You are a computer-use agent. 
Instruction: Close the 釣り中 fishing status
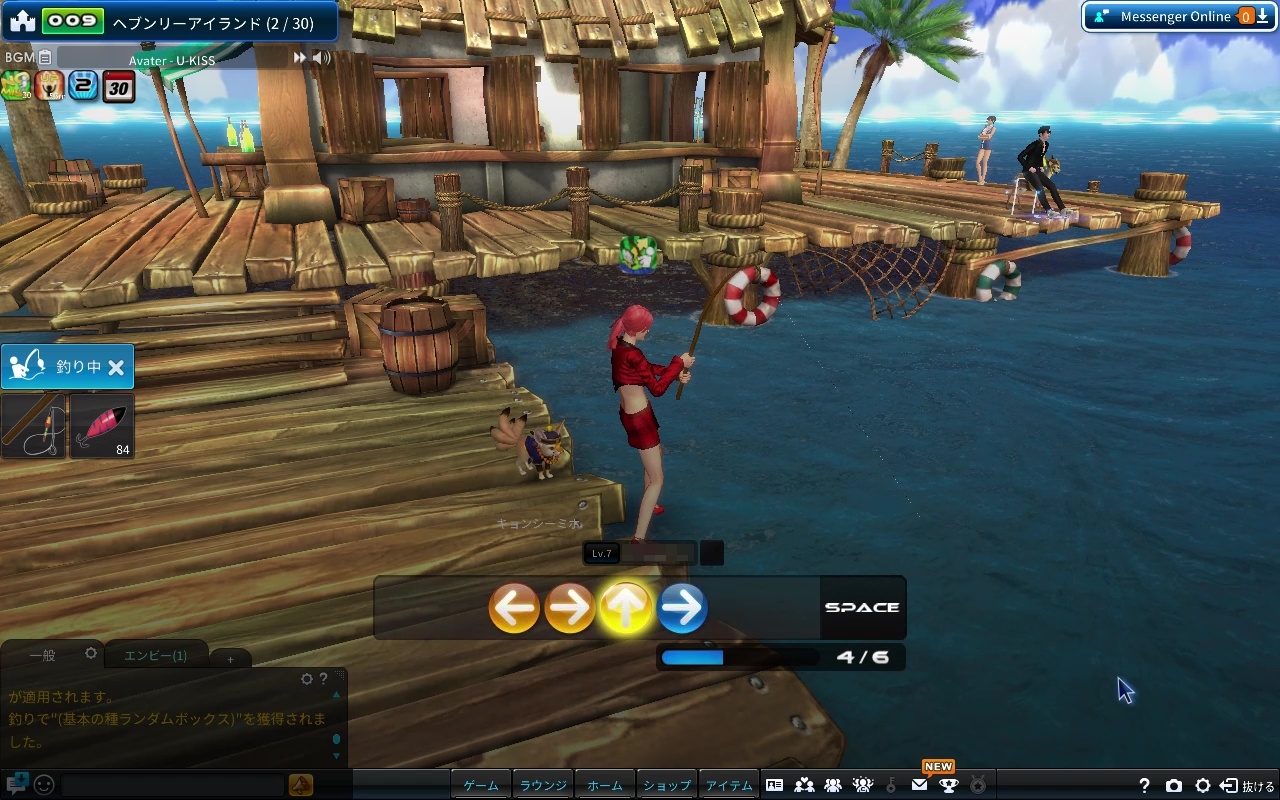tap(116, 368)
